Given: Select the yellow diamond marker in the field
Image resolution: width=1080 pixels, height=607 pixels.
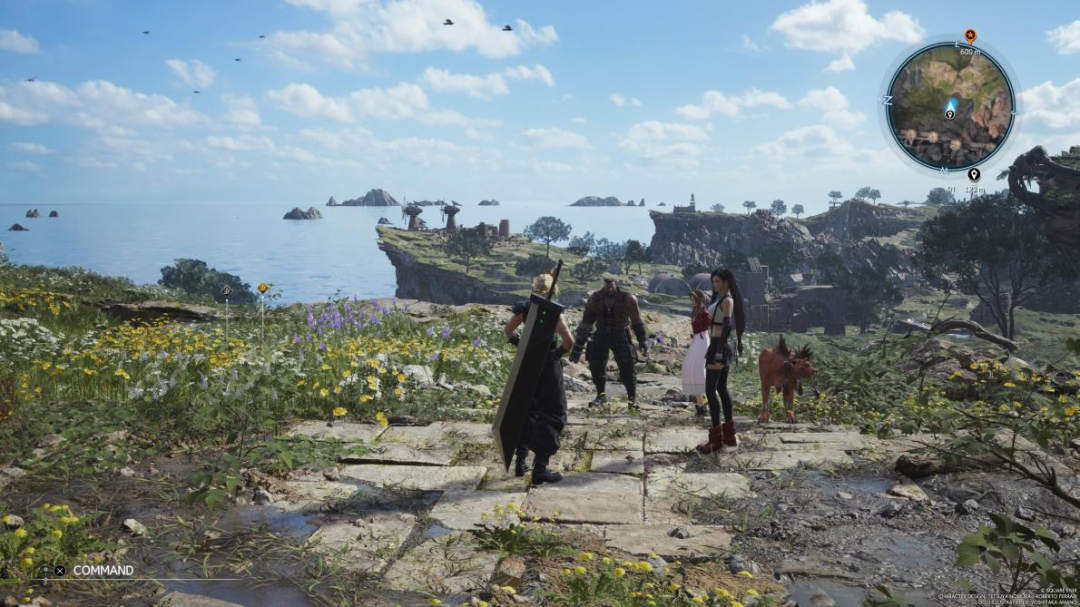Looking at the screenshot, I should 263,288.
